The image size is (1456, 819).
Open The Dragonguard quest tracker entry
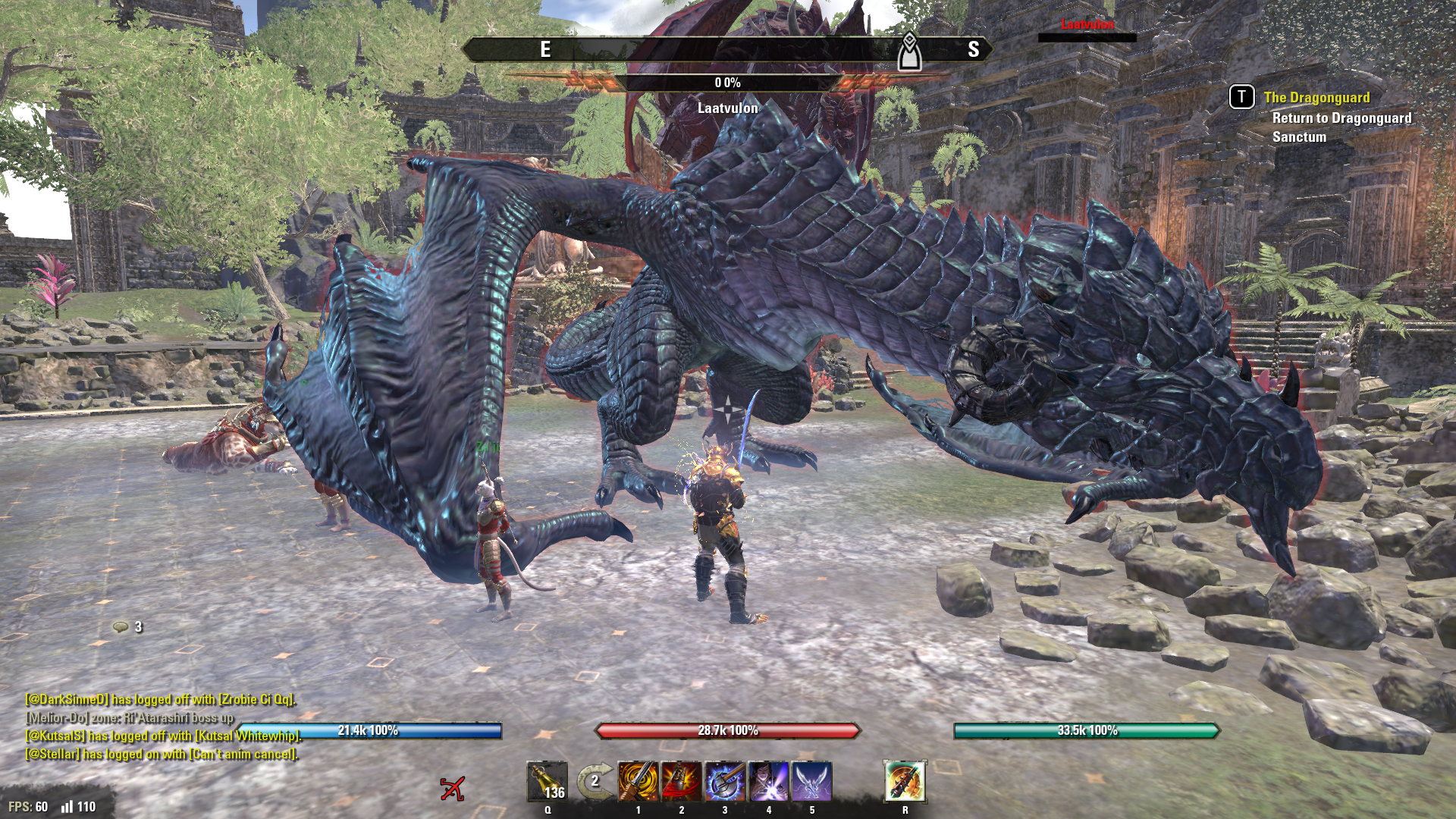tap(1316, 98)
